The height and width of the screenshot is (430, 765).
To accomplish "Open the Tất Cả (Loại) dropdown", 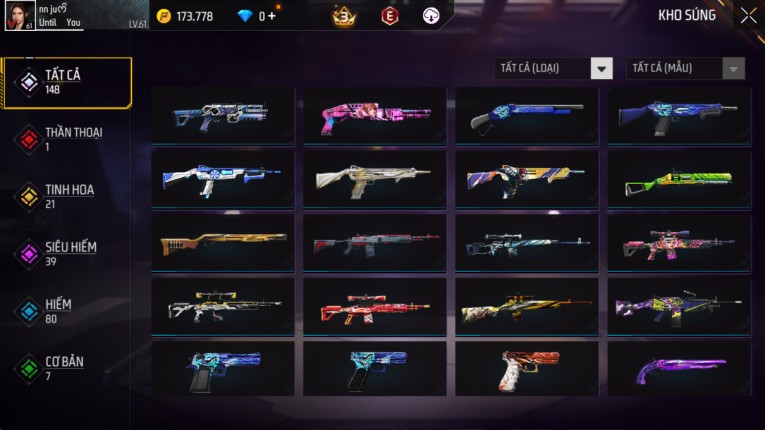I will (x=554, y=68).
